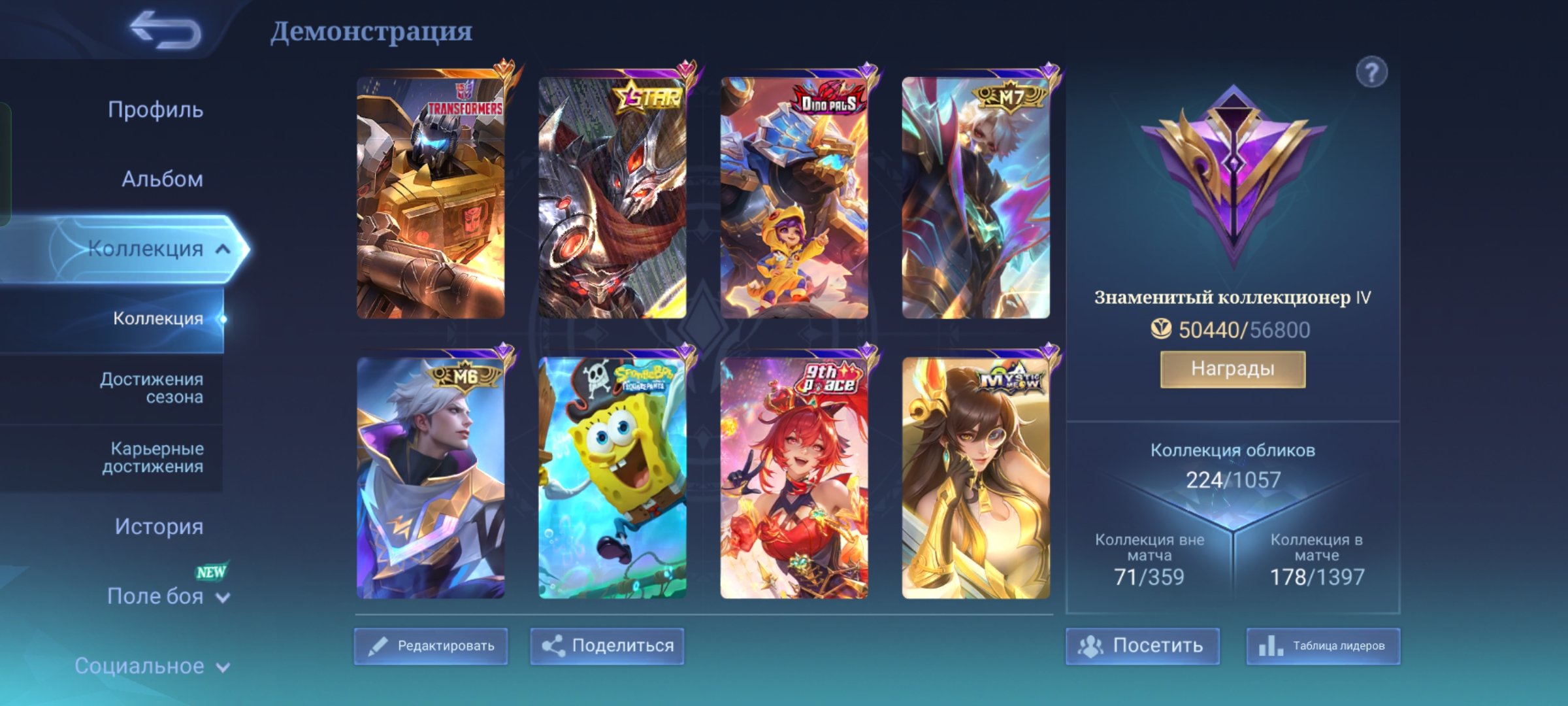
Task: Expand the Поле боя dropdown
Action: pyautogui.click(x=221, y=597)
